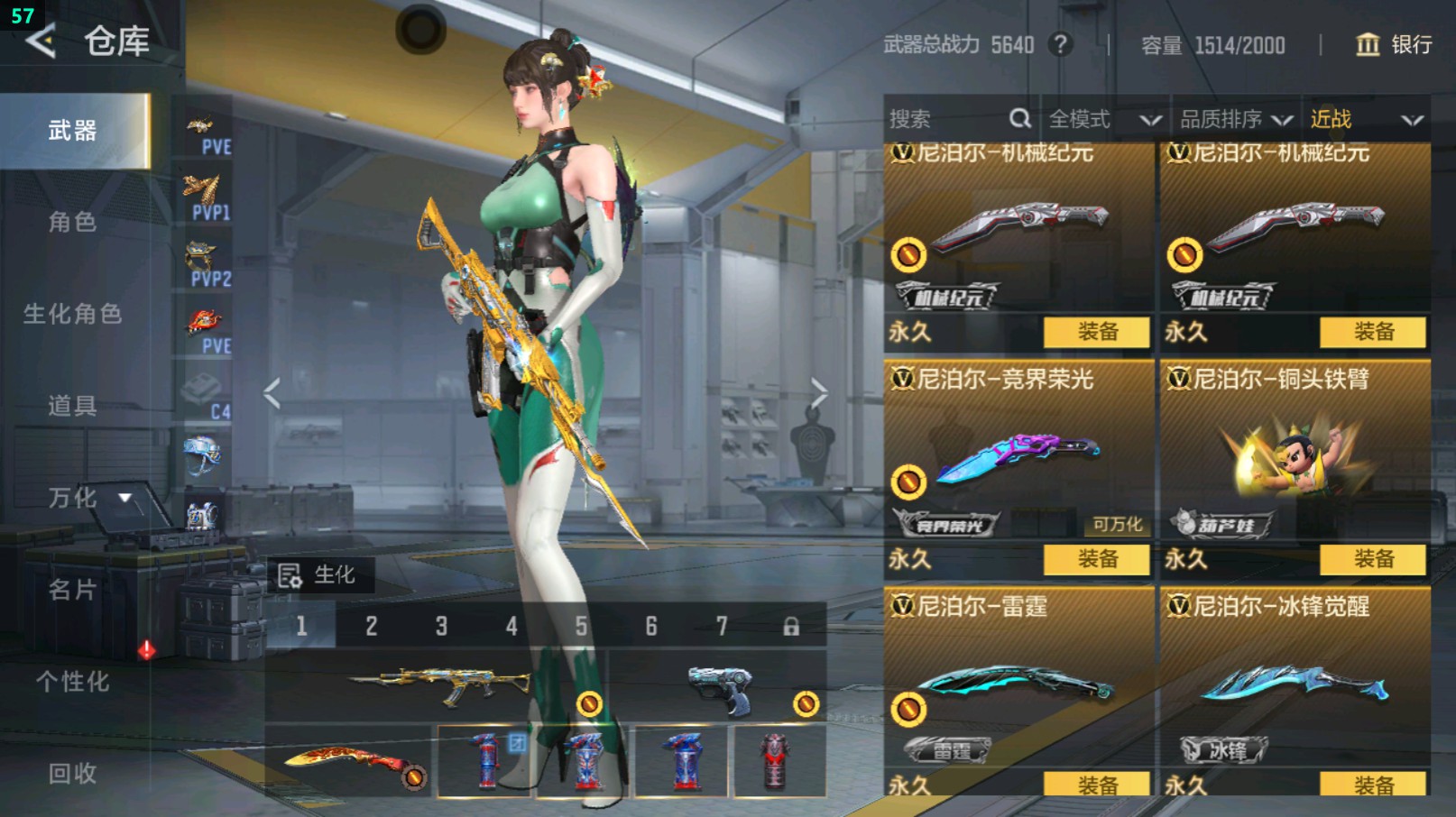Viewport: 1456px width, 817px height.
Task: Go back using the arrow beside 仓库
Action: pos(41,41)
